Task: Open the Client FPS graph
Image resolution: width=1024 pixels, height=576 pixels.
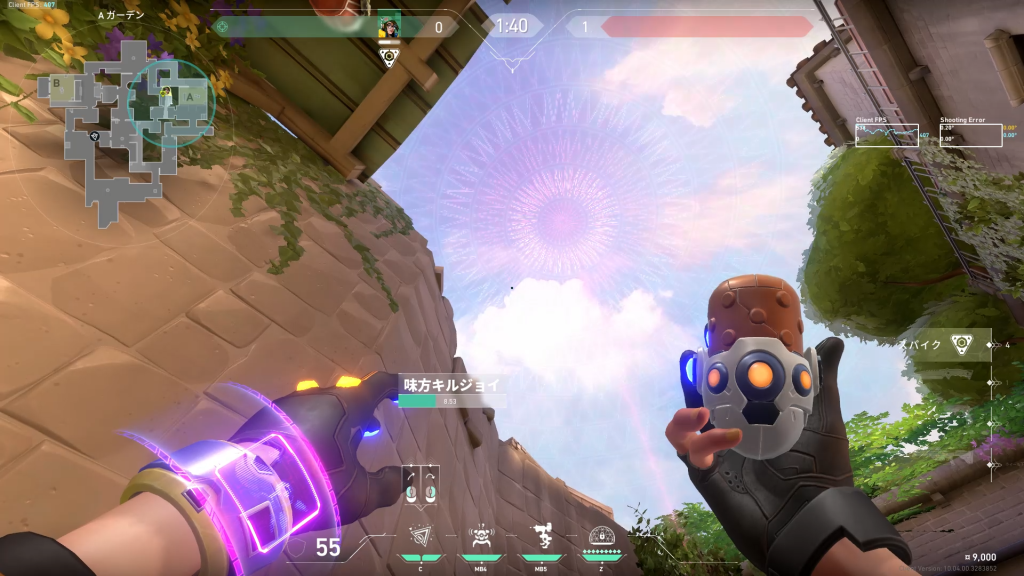Action: tap(886, 135)
